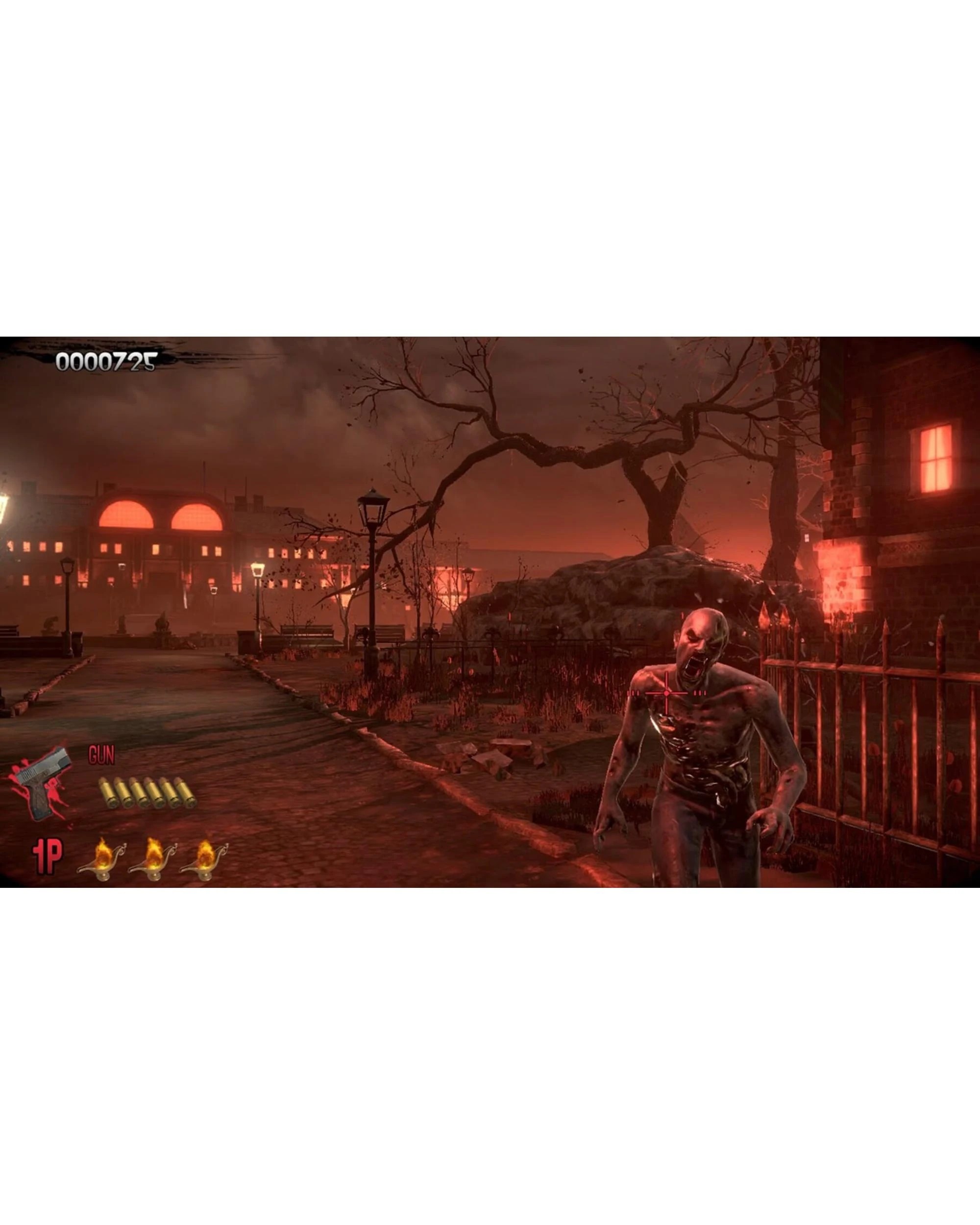The width and height of the screenshot is (980, 1225).
Task: Click the first flaming lamp life icon
Action: pyautogui.click(x=102, y=858)
